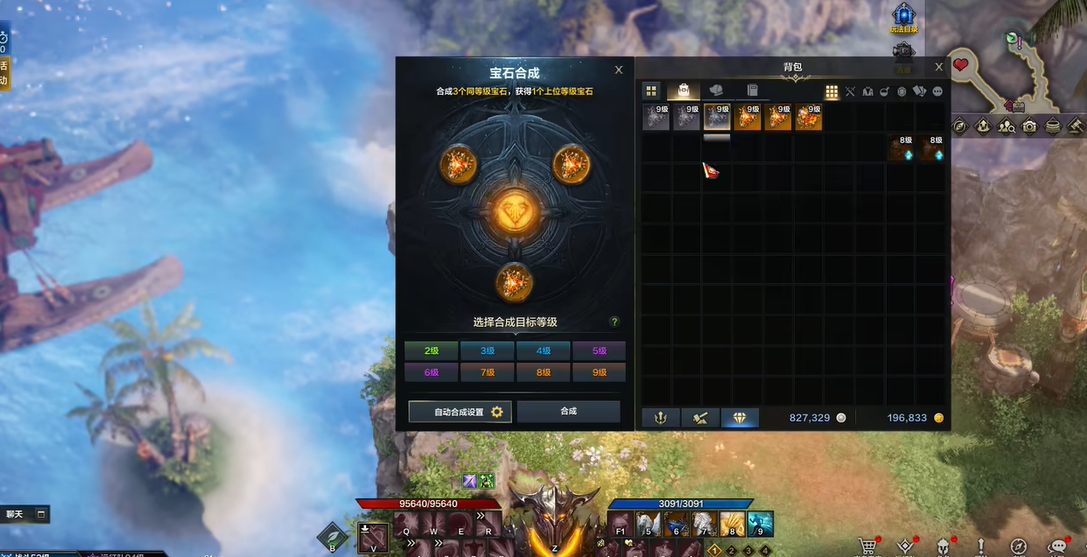Open the backpack's three-dots more menu
Viewport: 1087px width, 557px height.
coord(938,92)
